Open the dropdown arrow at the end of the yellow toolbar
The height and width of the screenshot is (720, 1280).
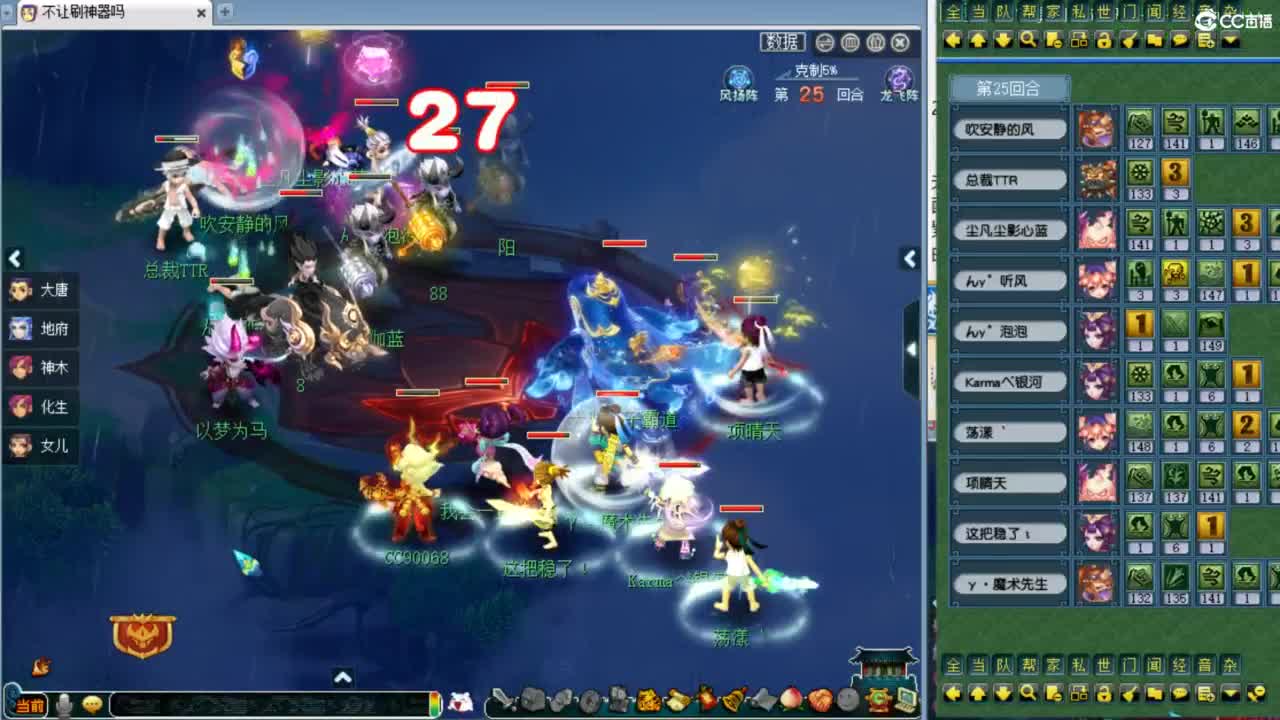pos(1230,41)
